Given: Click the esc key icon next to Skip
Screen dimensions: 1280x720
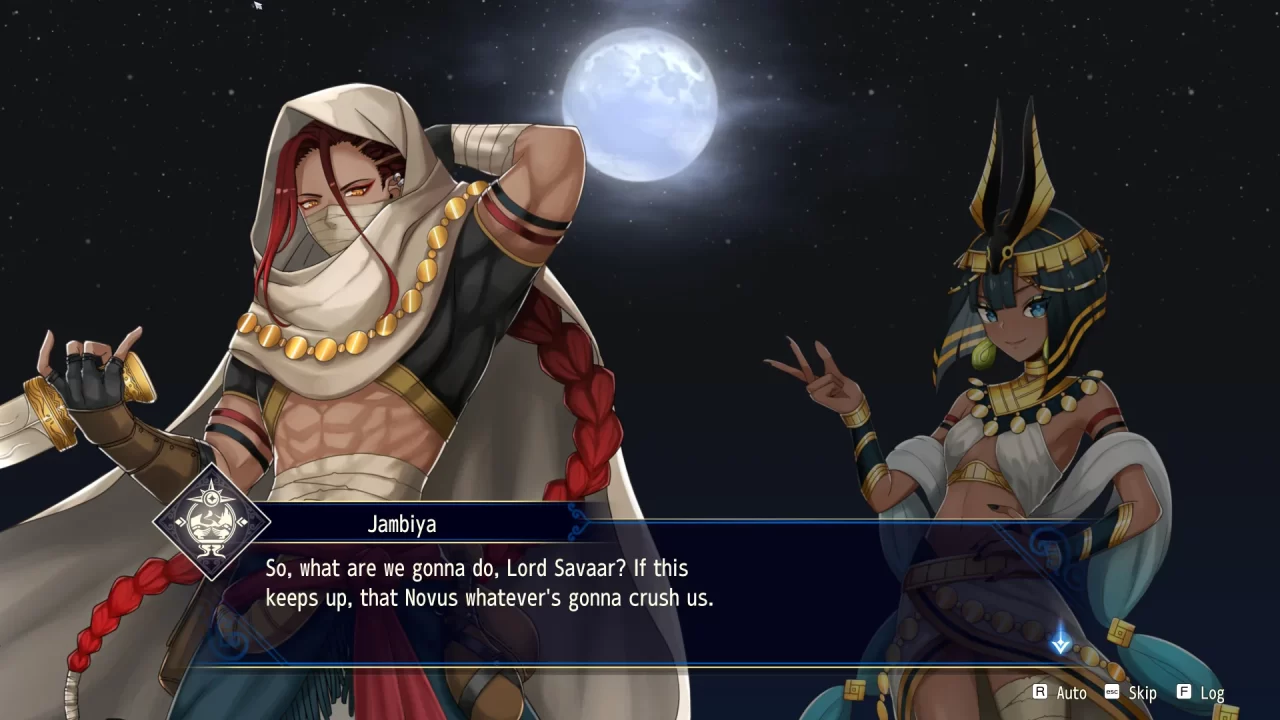Looking at the screenshot, I should (x=1110, y=692).
